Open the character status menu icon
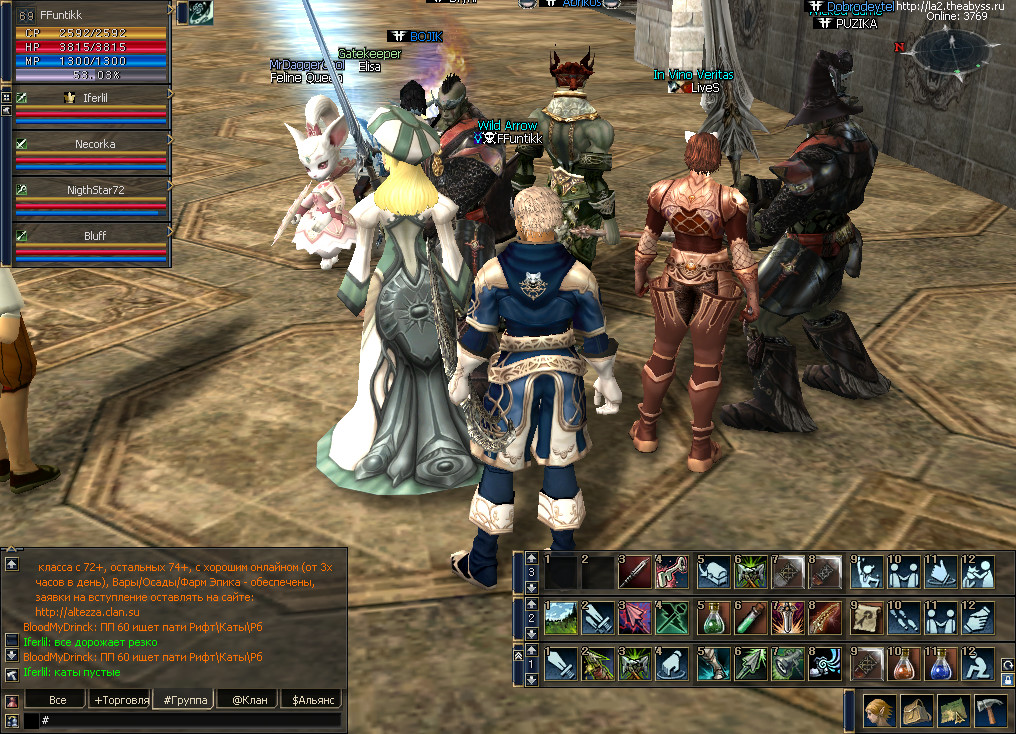The image size is (1016, 734). 880,711
